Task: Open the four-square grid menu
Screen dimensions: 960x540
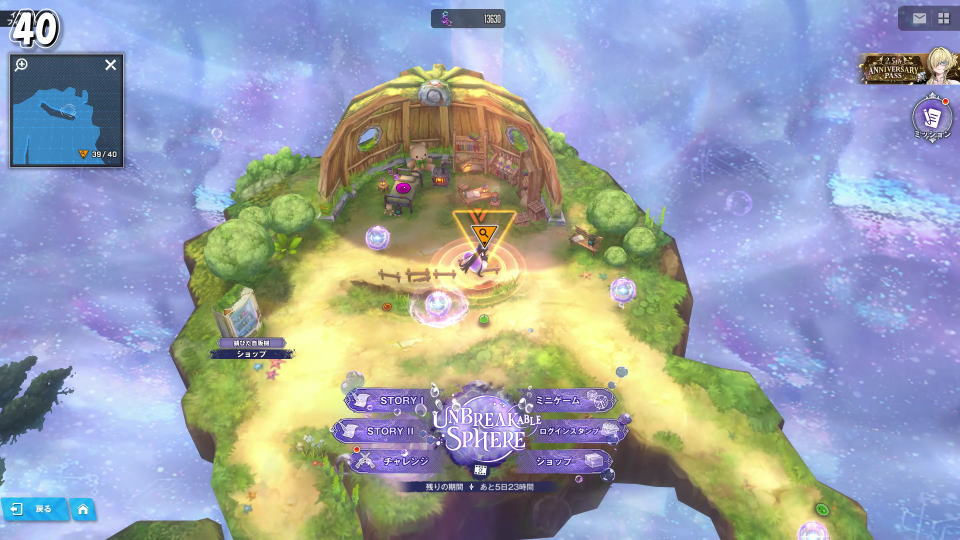Action: point(943,18)
